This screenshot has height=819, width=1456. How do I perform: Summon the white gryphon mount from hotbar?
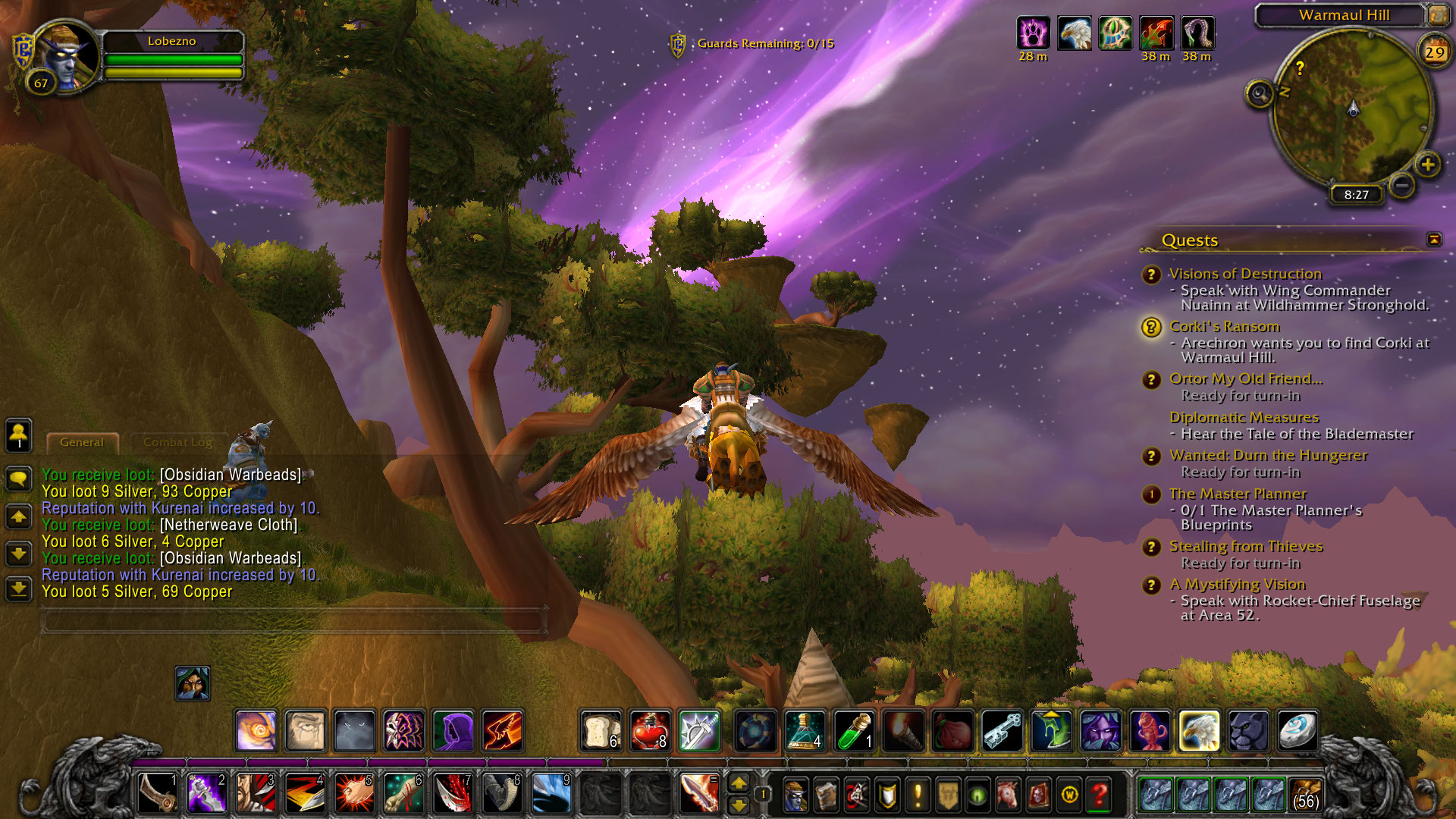click(1199, 731)
